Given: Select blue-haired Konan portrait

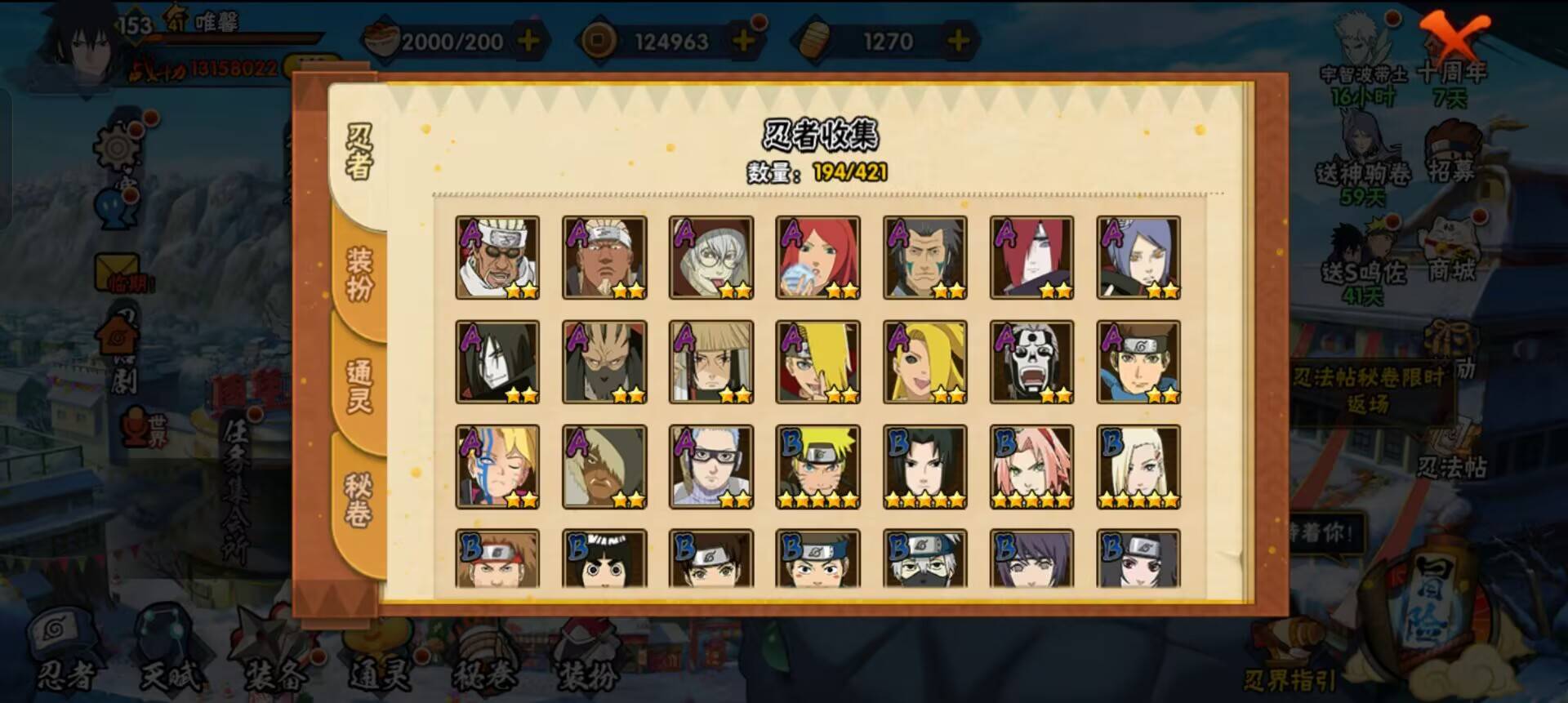Looking at the screenshot, I should (x=1138, y=257).
